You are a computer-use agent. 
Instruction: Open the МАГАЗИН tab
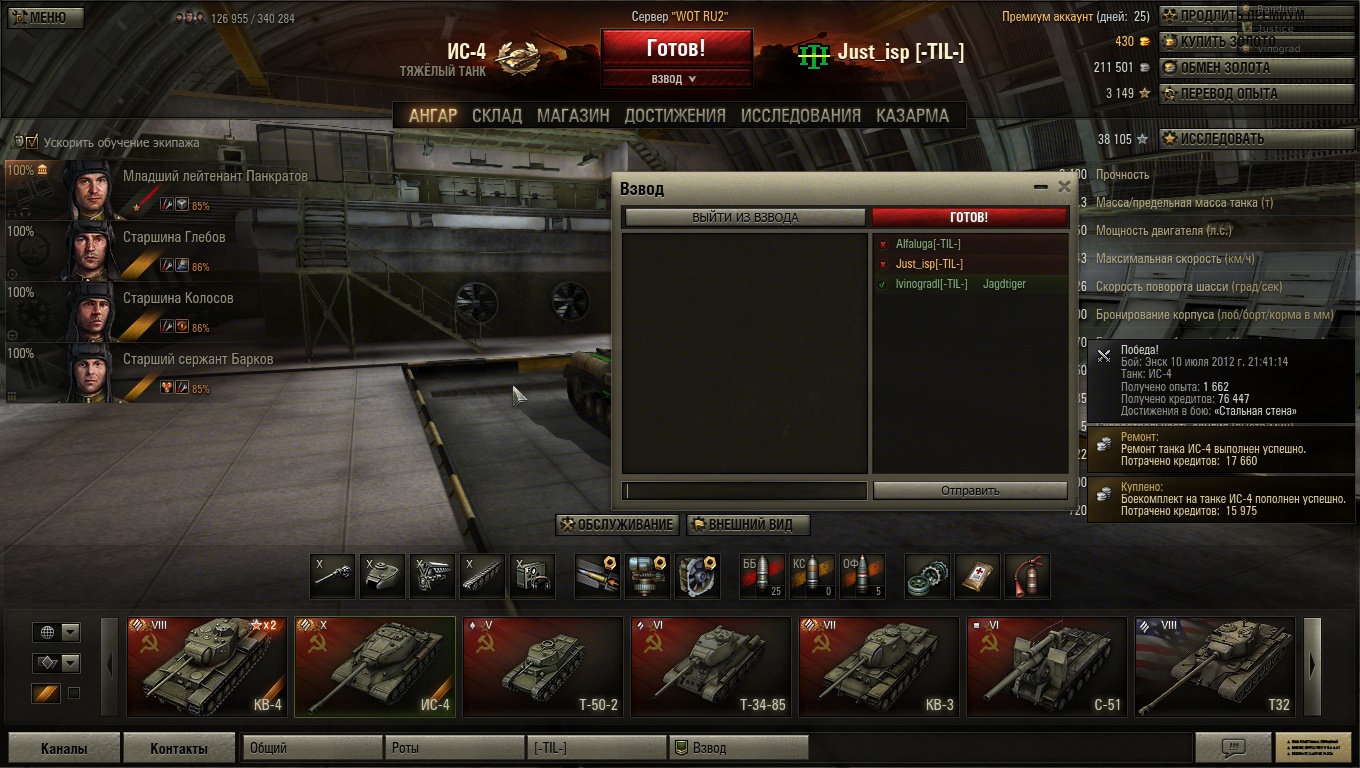point(573,115)
